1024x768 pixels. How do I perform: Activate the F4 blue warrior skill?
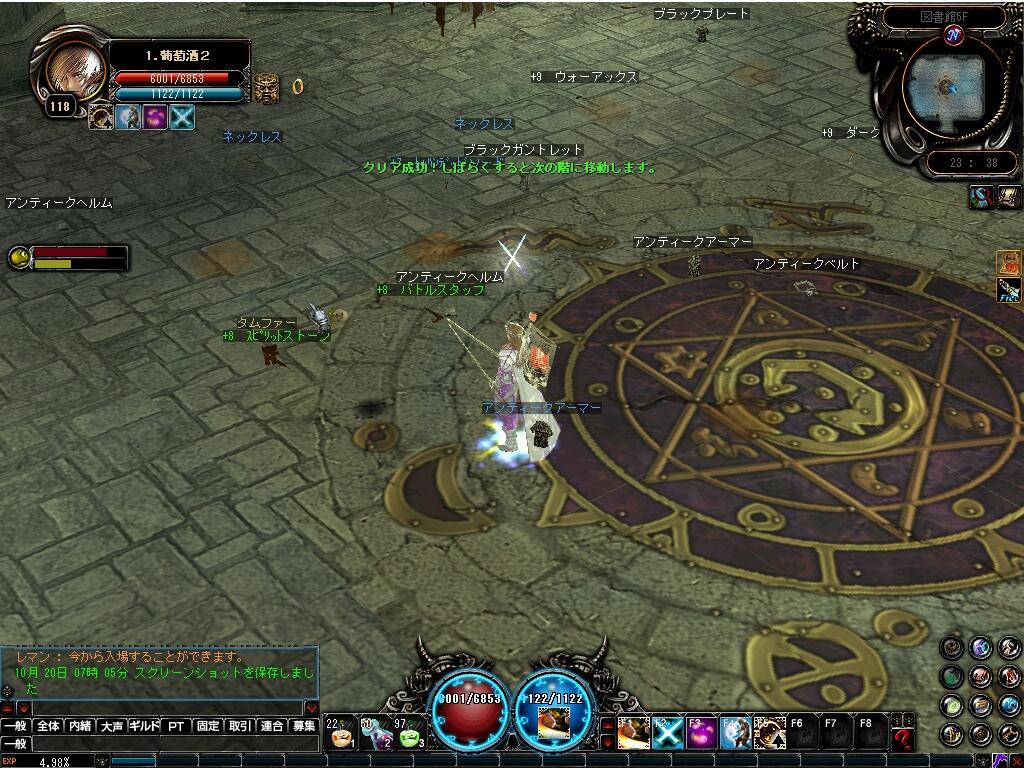pyautogui.click(x=735, y=733)
